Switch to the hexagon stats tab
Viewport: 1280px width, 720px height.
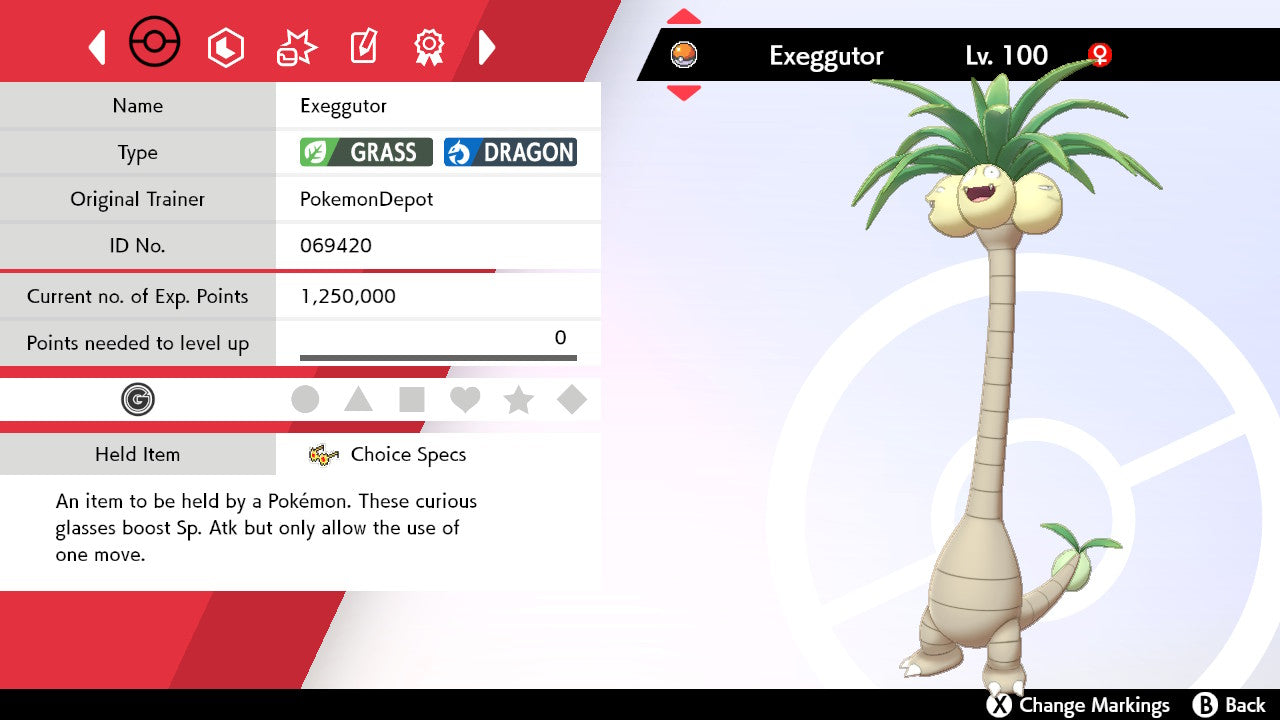(225, 47)
